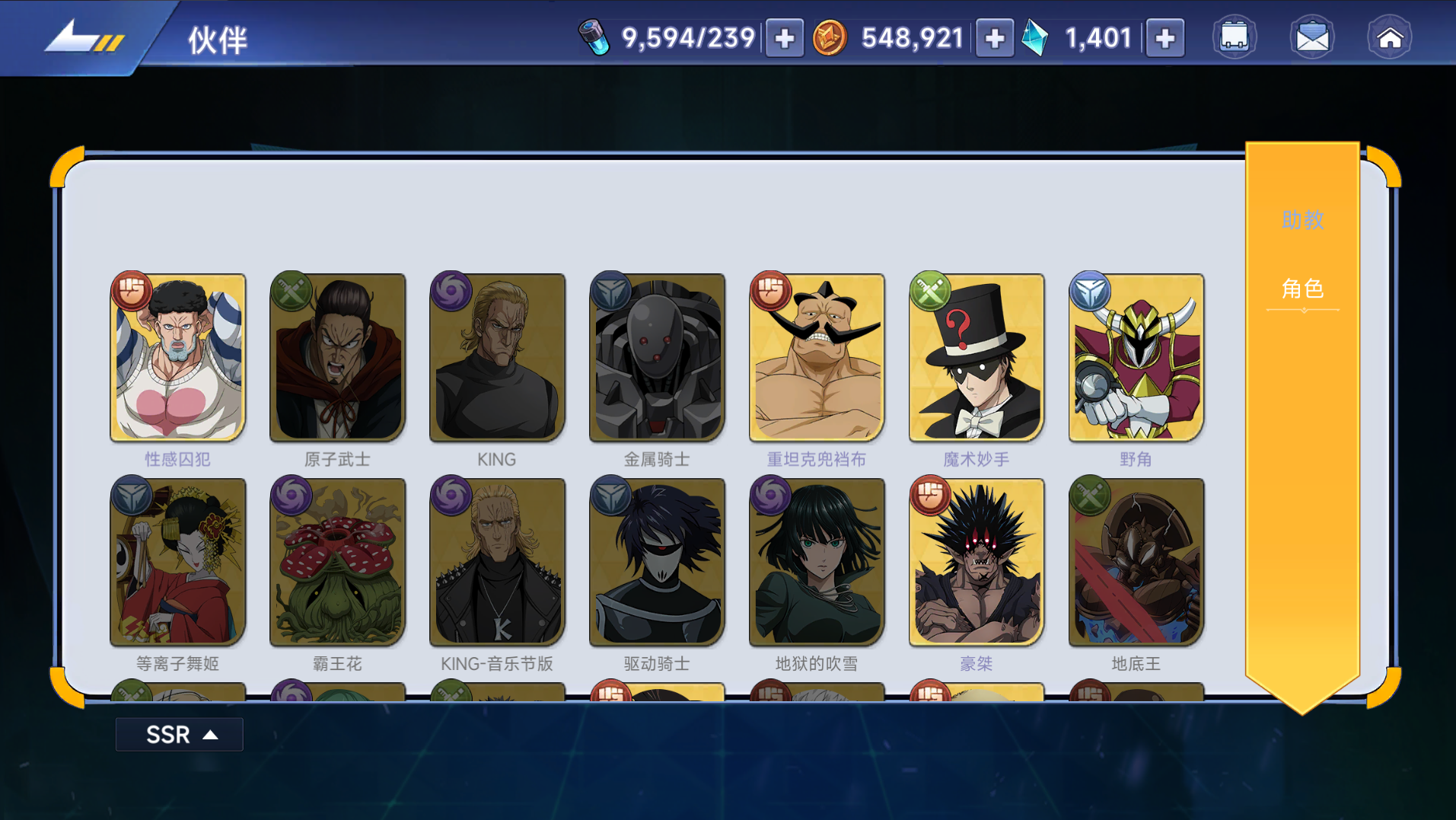Select the 等离子舞姬 character card
This screenshot has width=1456, height=820.
[178, 563]
